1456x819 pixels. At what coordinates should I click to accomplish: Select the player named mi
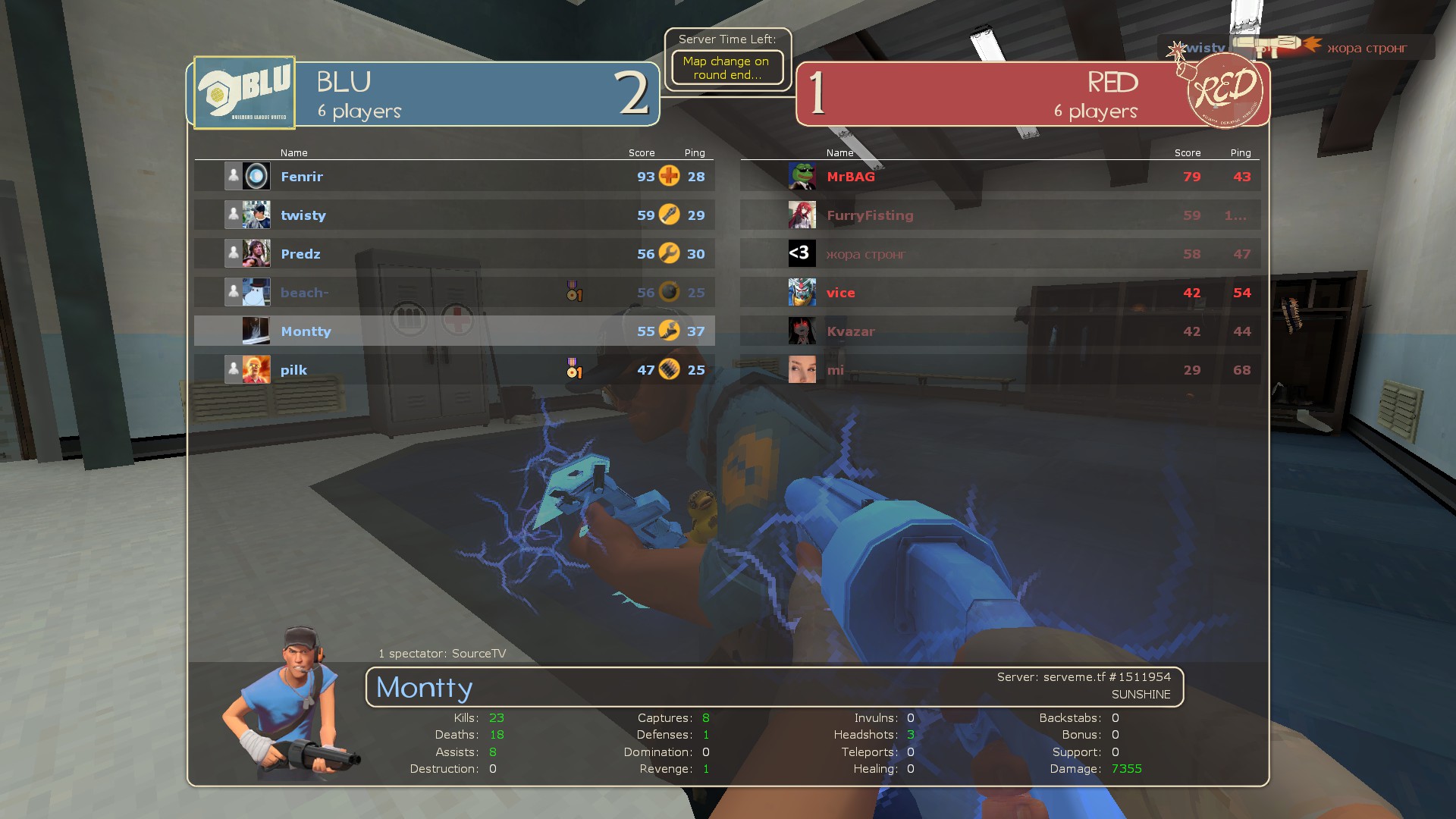coord(999,370)
